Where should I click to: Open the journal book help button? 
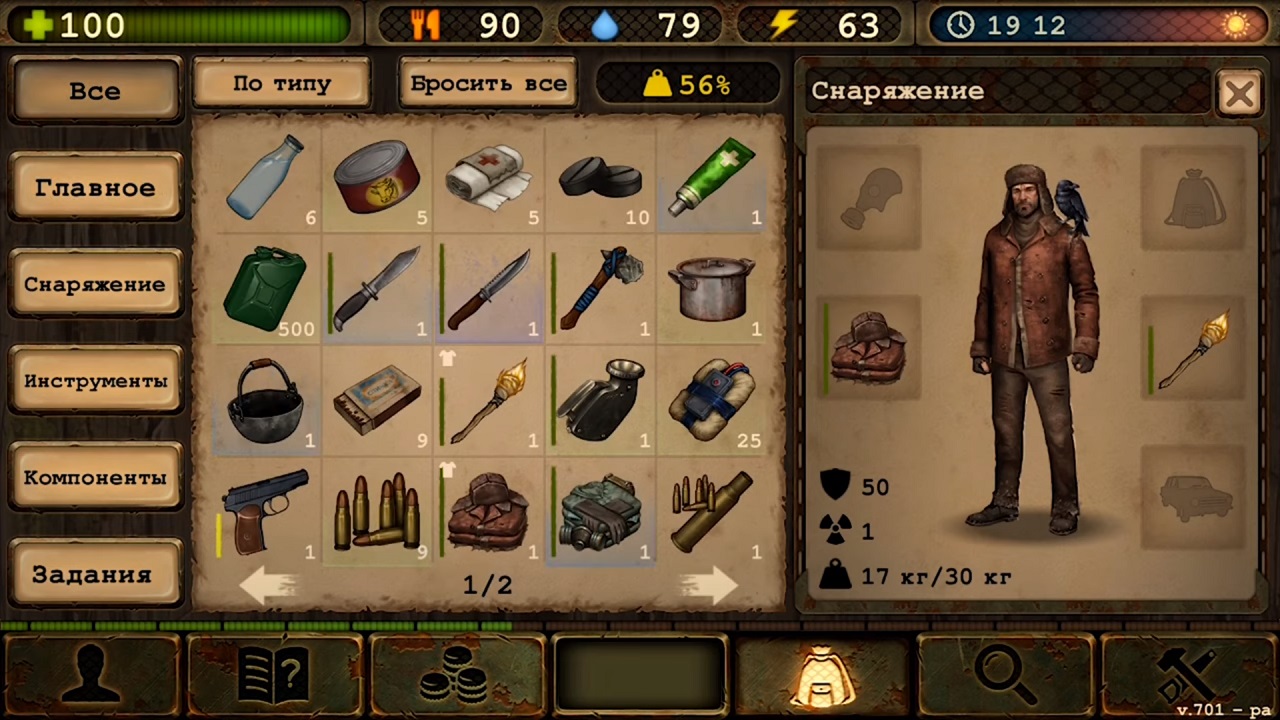pos(274,674)
